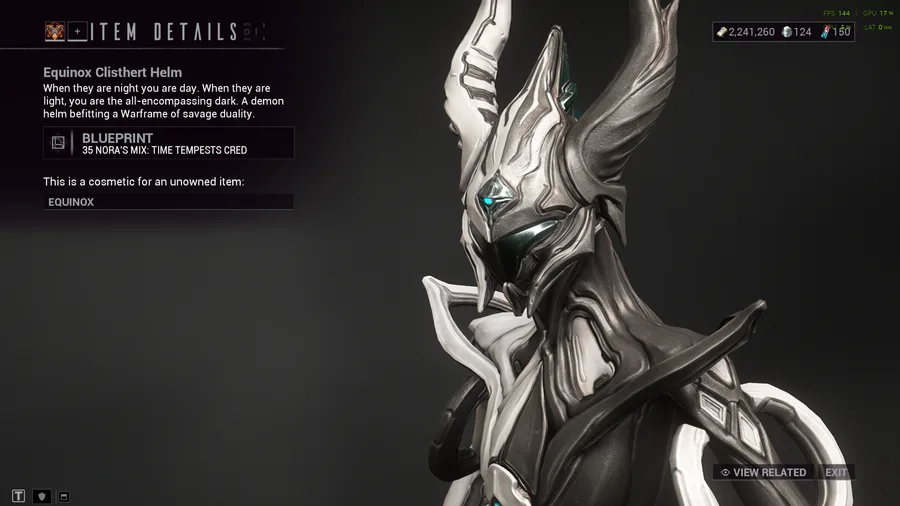Click the shield icon in bottom bar
Viewport: 900px width, 506px height.
point(42,495)
